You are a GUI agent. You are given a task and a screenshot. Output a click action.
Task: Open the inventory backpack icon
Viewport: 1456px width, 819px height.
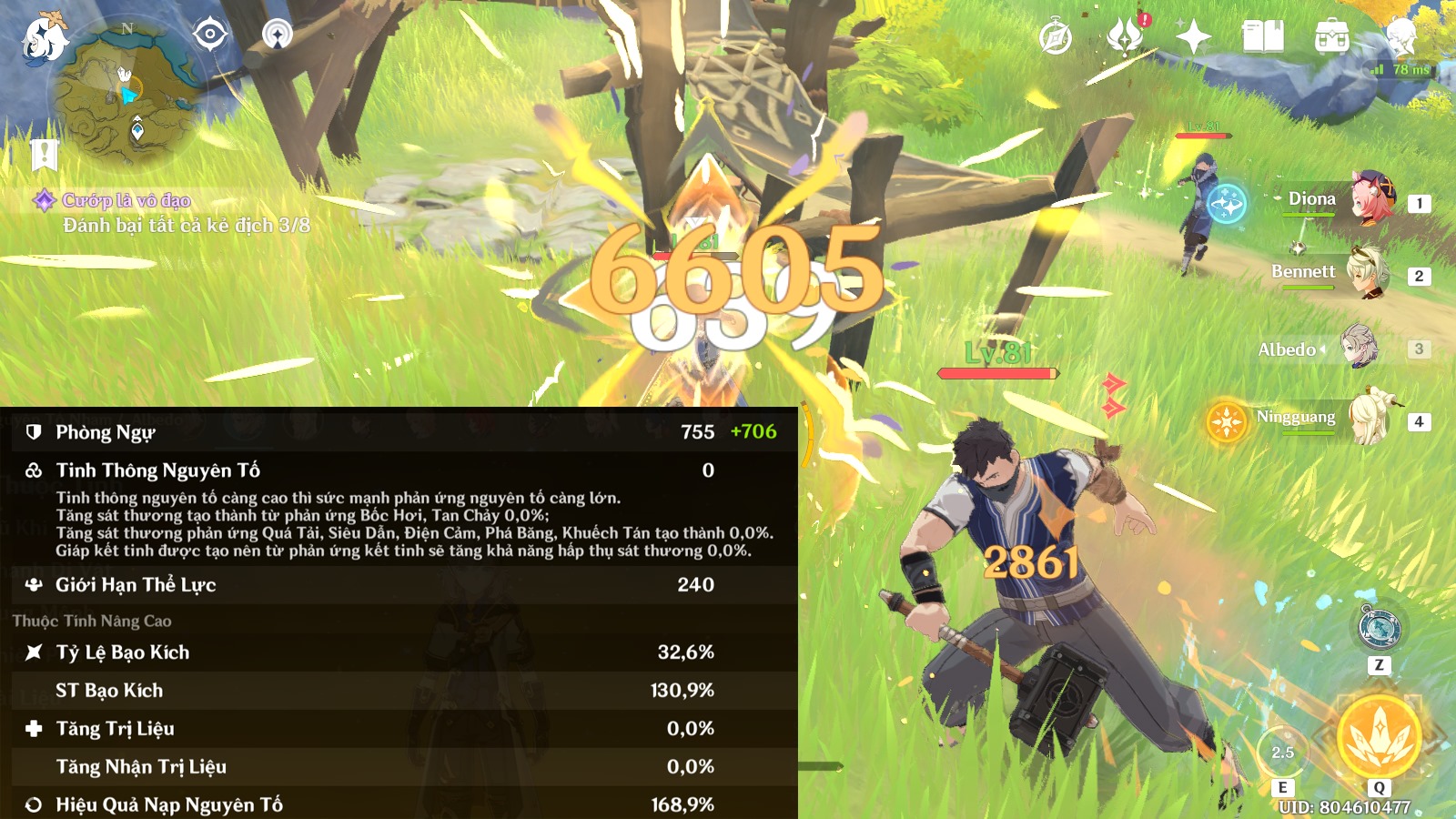1331,37
